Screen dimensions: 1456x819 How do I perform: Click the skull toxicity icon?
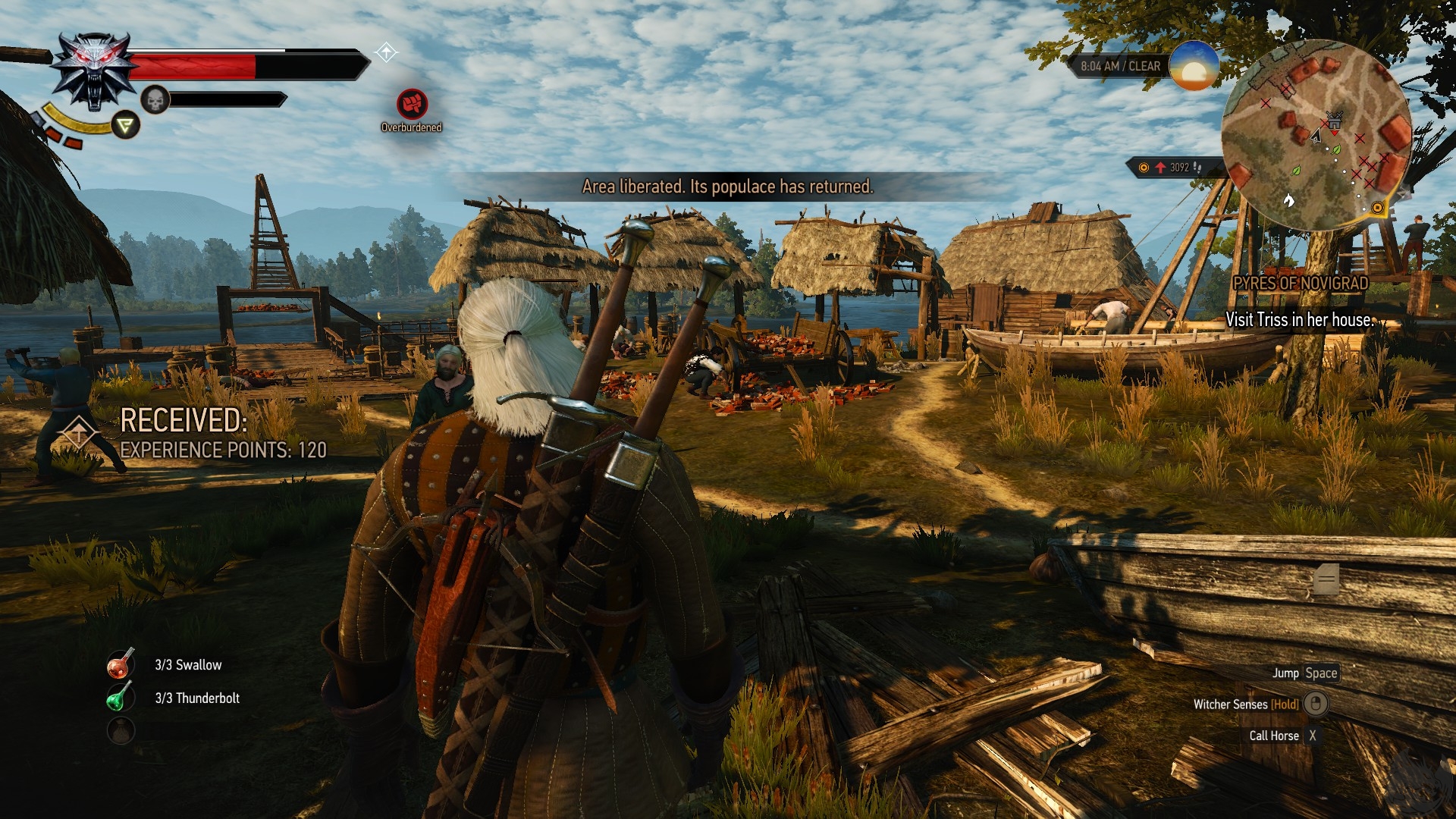pos(155,100)
